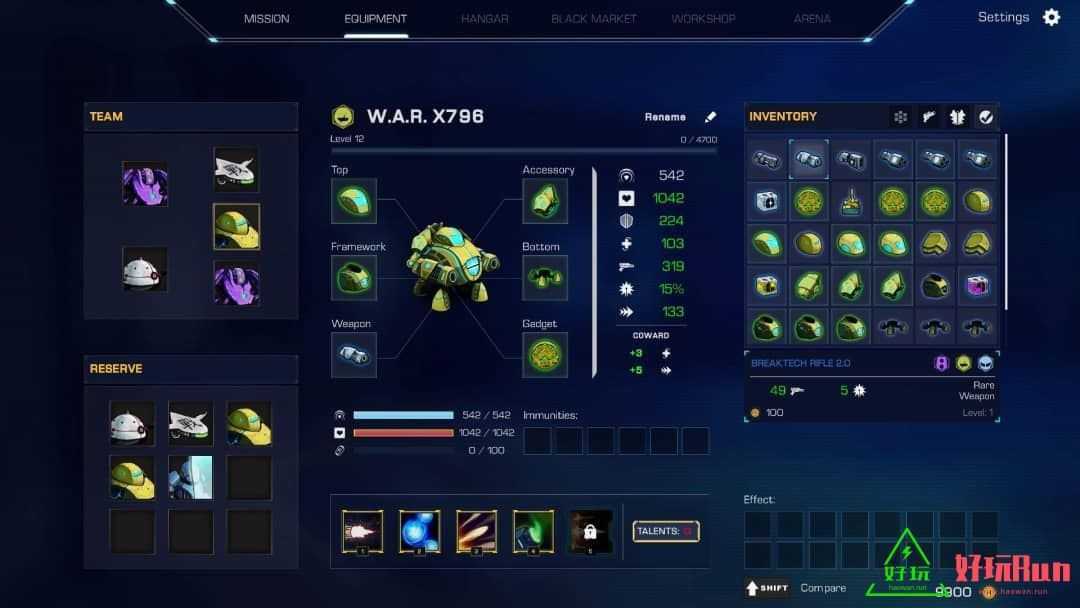Select the Accessory equipment slot
The image size is (1080, 608).
coord(545,201)
